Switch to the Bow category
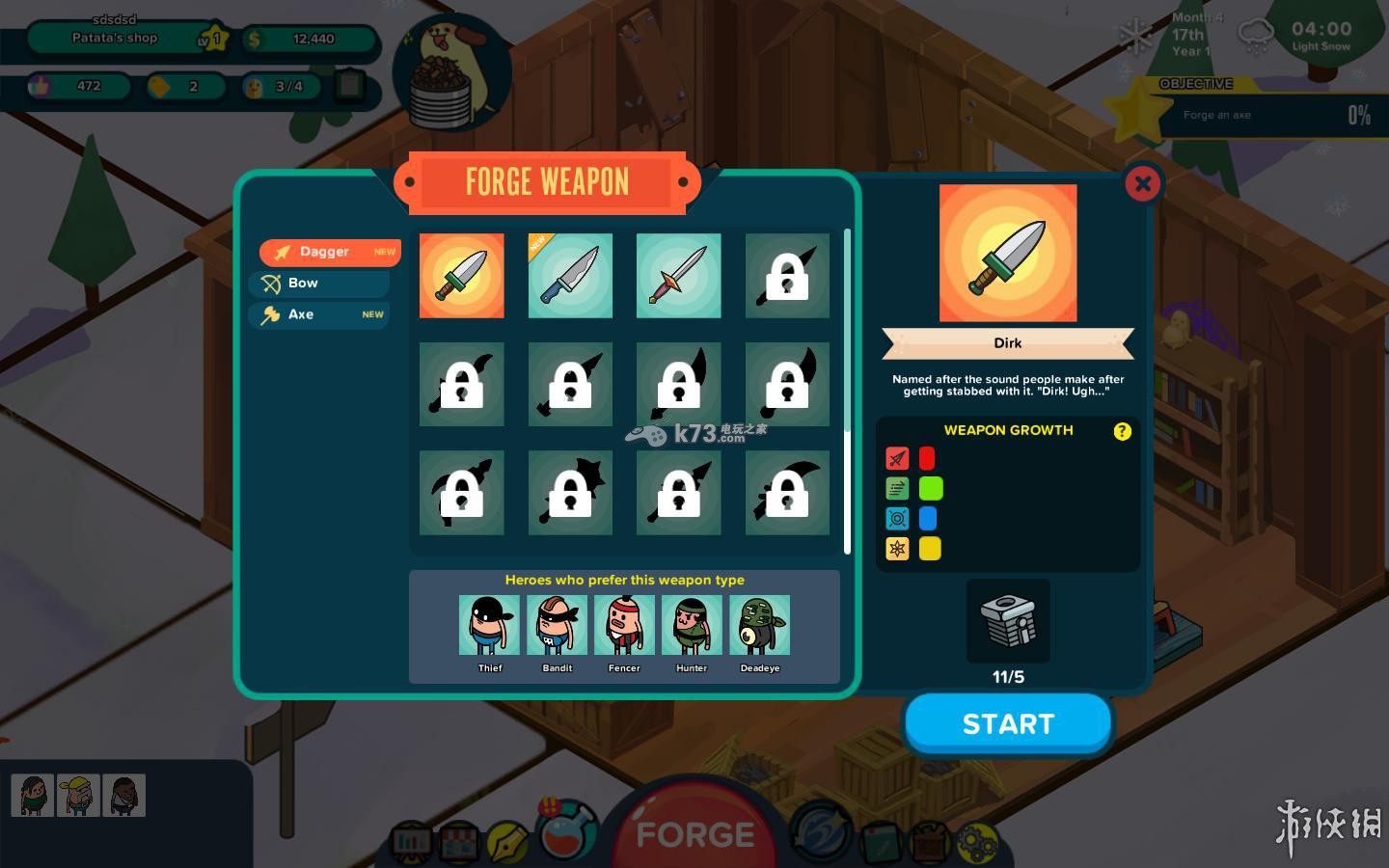Image resolution: width=1389 pixels, height=868 pixels. [x=319, y=284]
